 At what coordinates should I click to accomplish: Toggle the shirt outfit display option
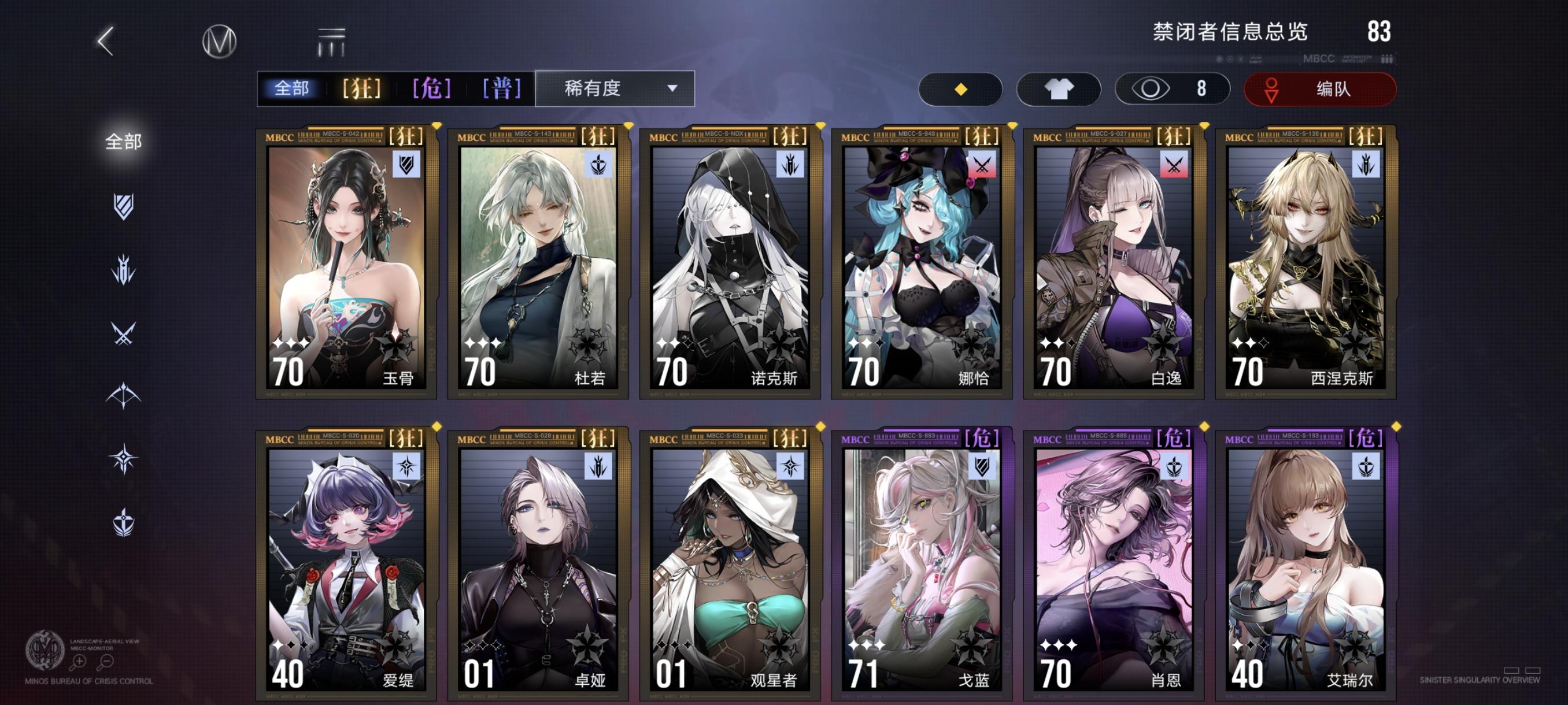point(1059,88)
